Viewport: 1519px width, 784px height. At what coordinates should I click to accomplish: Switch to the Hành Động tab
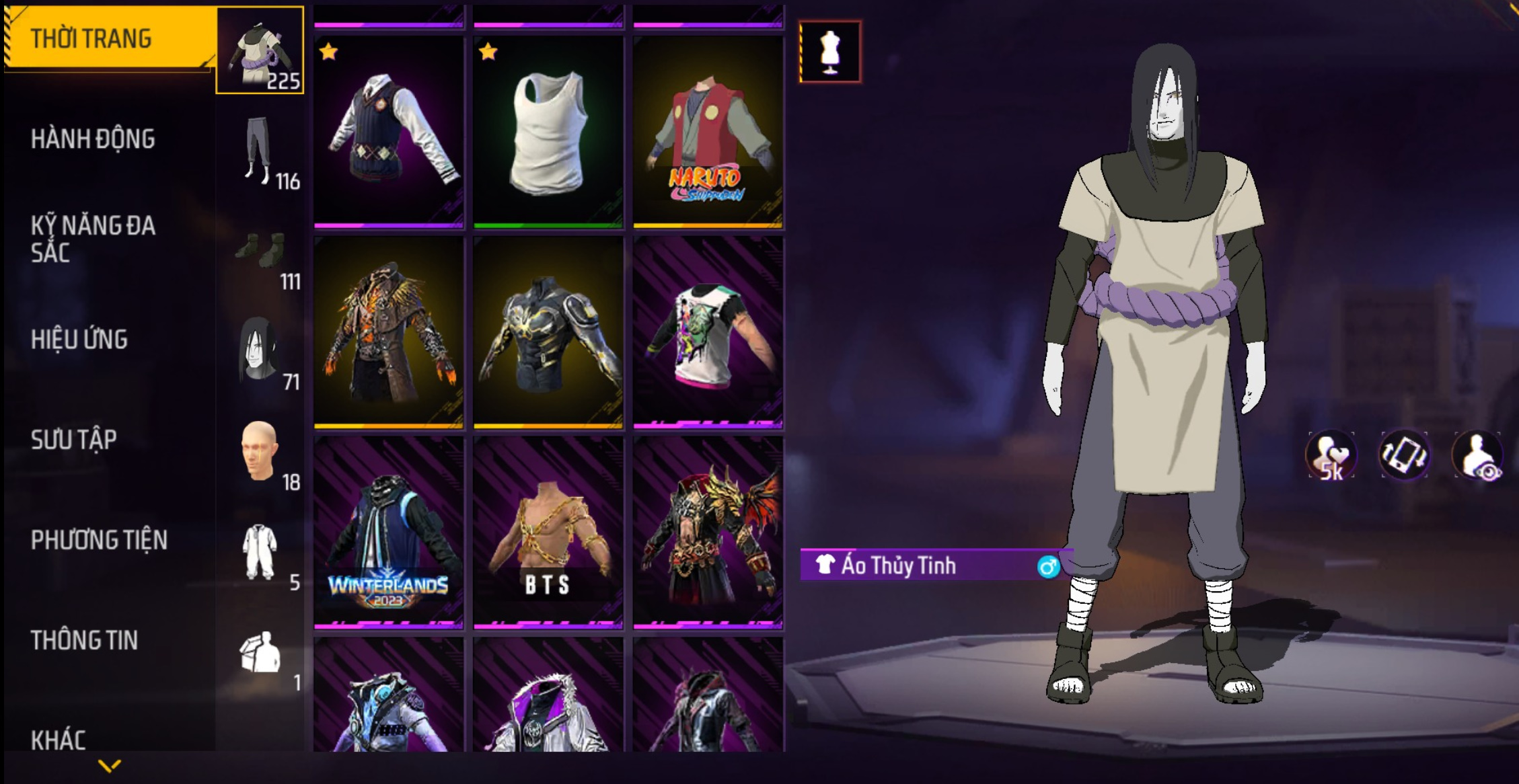[93, 139]
